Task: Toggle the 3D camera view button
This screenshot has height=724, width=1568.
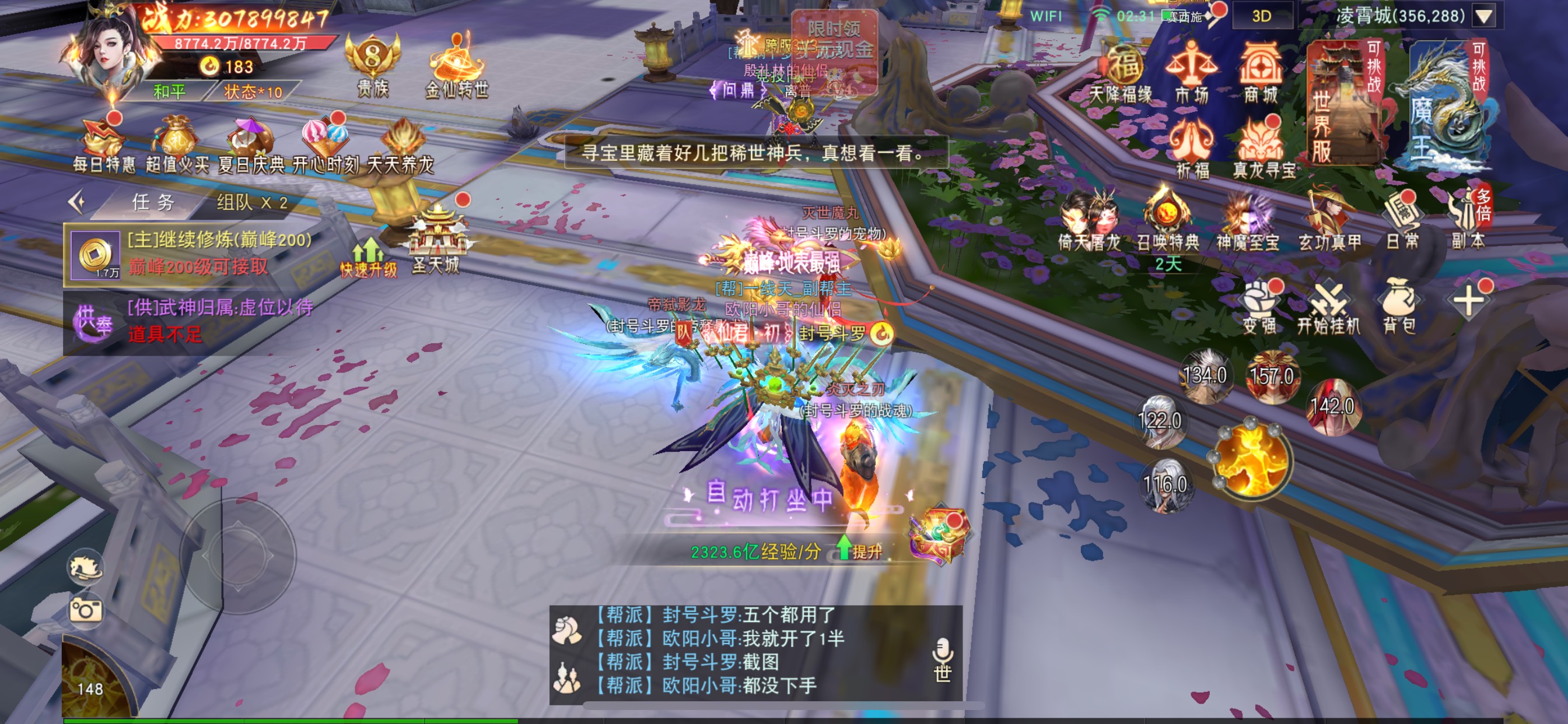Action: pyautogui.click(x=1261, y=16)
